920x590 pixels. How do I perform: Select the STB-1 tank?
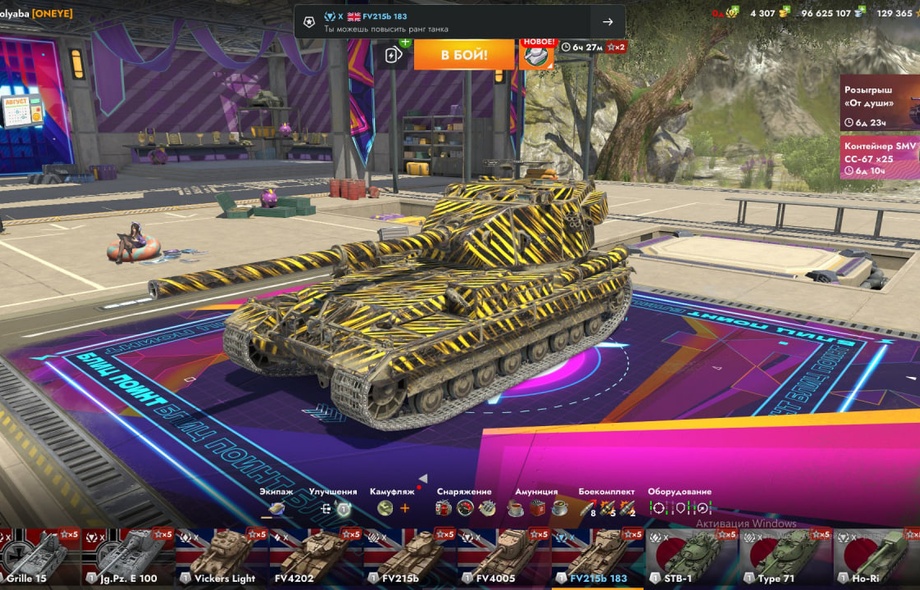pos(691,556)
